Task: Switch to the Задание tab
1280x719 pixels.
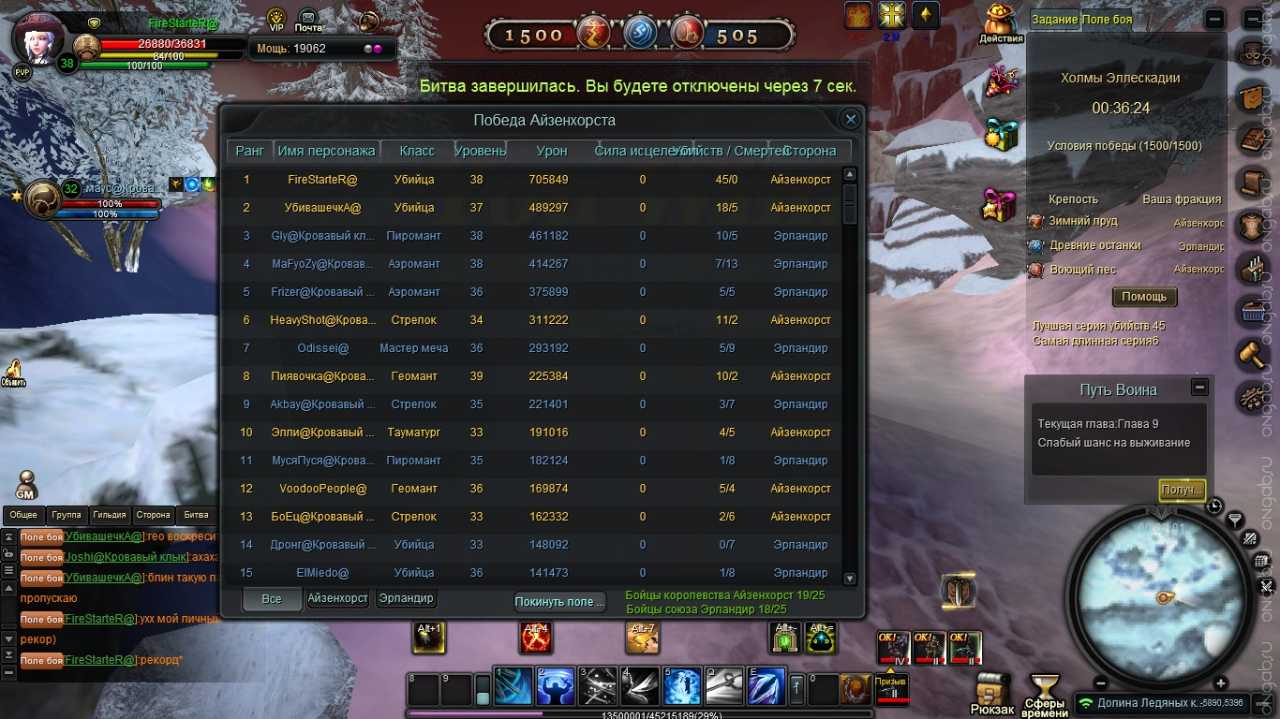Action: tap(1054, 20)
